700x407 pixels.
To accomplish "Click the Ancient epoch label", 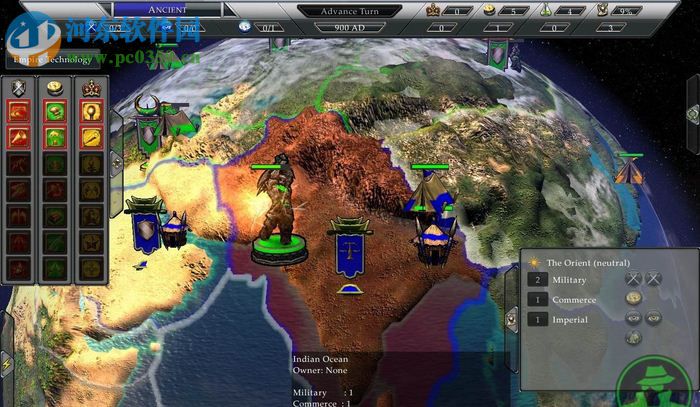I will pos(168,9).
